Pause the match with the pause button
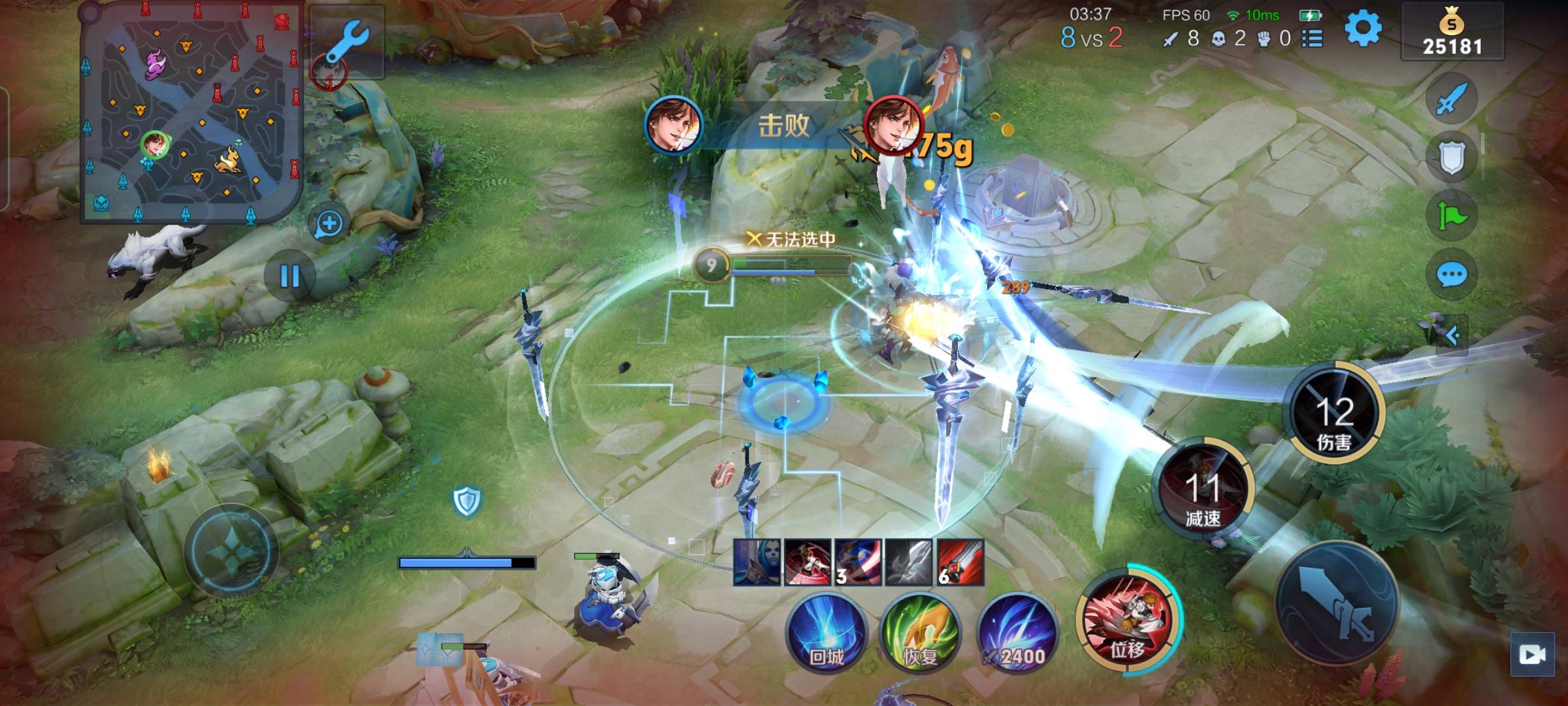1568x706 pixels. pos(289,277)
